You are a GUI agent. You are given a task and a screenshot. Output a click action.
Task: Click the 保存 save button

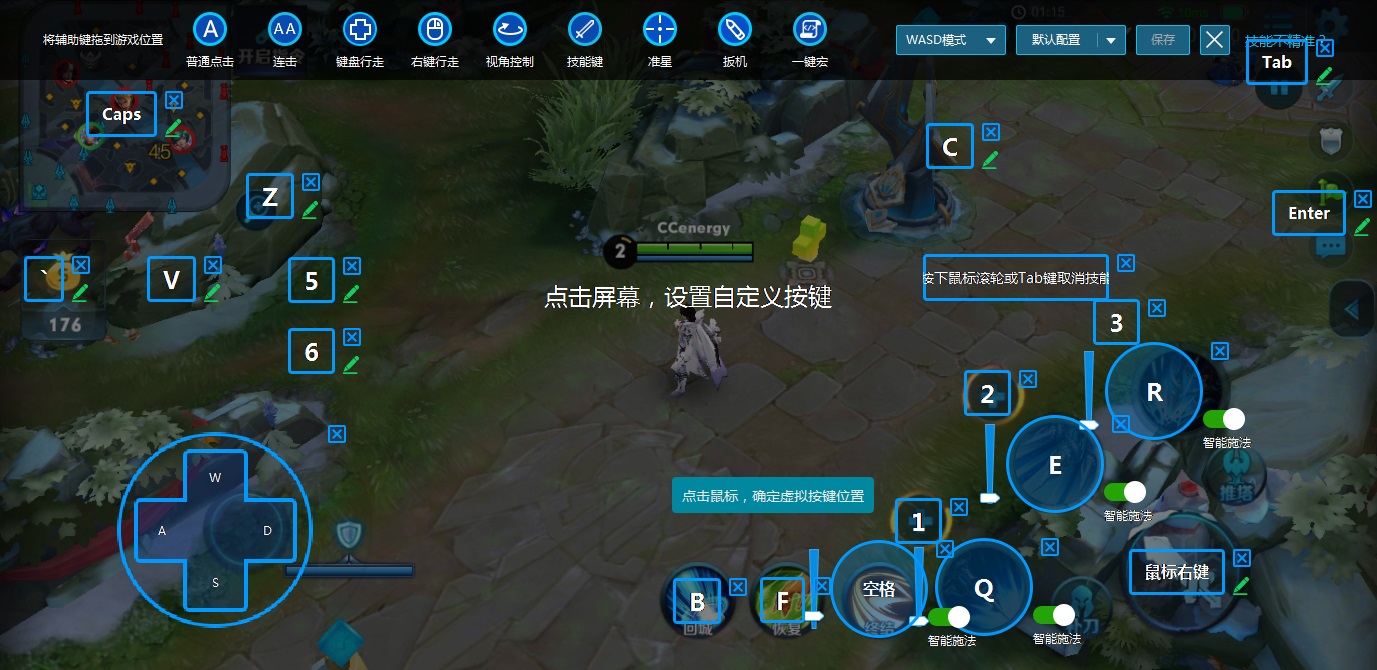click(1163, 40)
